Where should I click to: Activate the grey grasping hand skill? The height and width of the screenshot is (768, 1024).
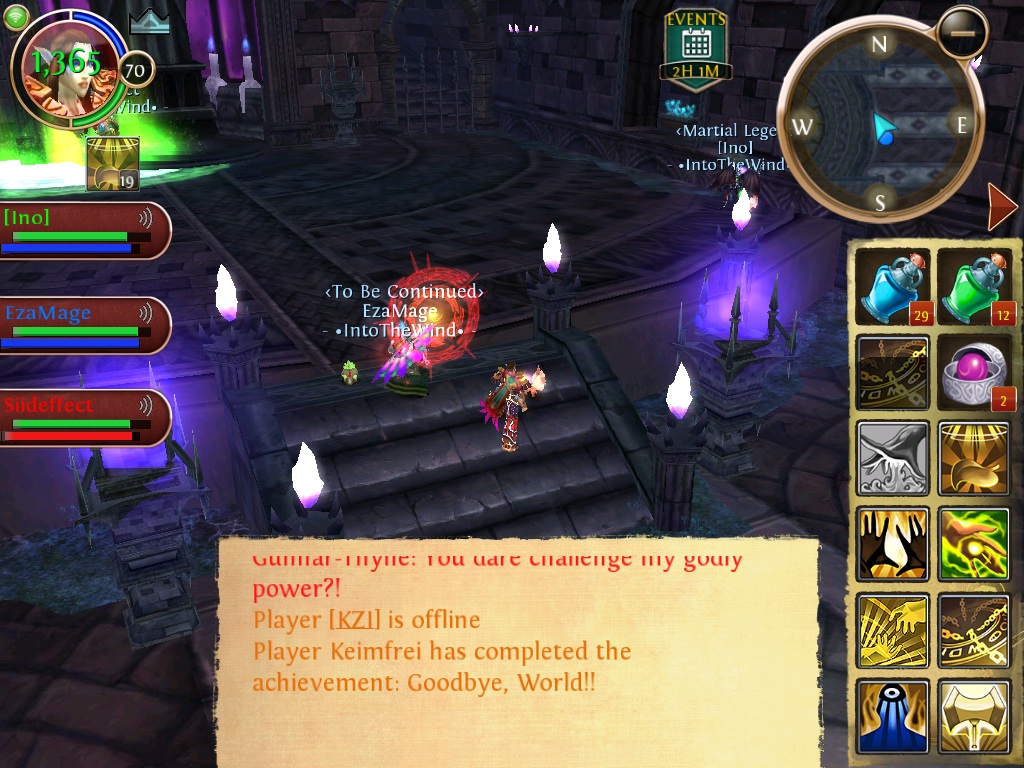[893, 458]
